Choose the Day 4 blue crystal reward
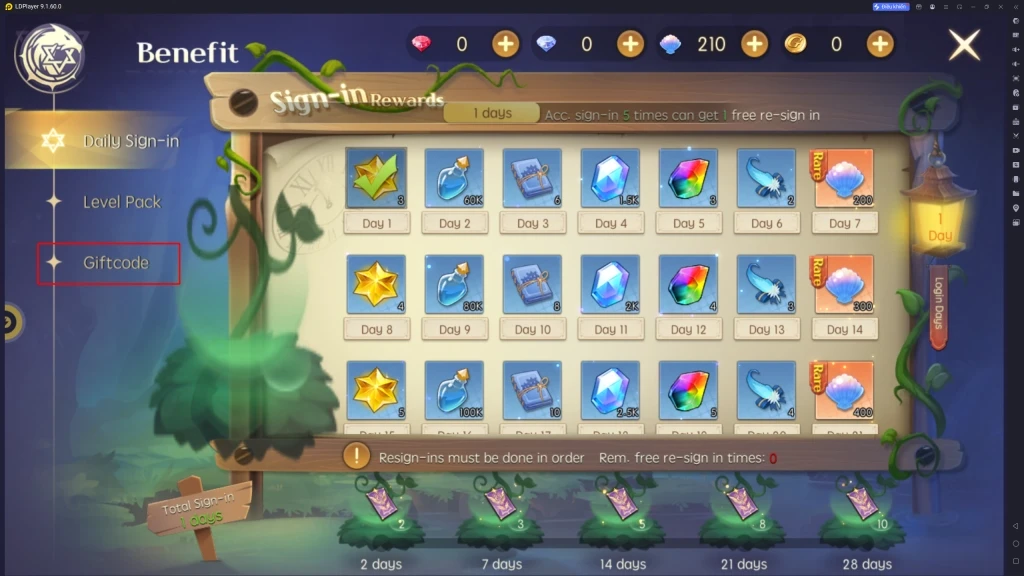Viewport: 1024px width, 576px height. 610,179
